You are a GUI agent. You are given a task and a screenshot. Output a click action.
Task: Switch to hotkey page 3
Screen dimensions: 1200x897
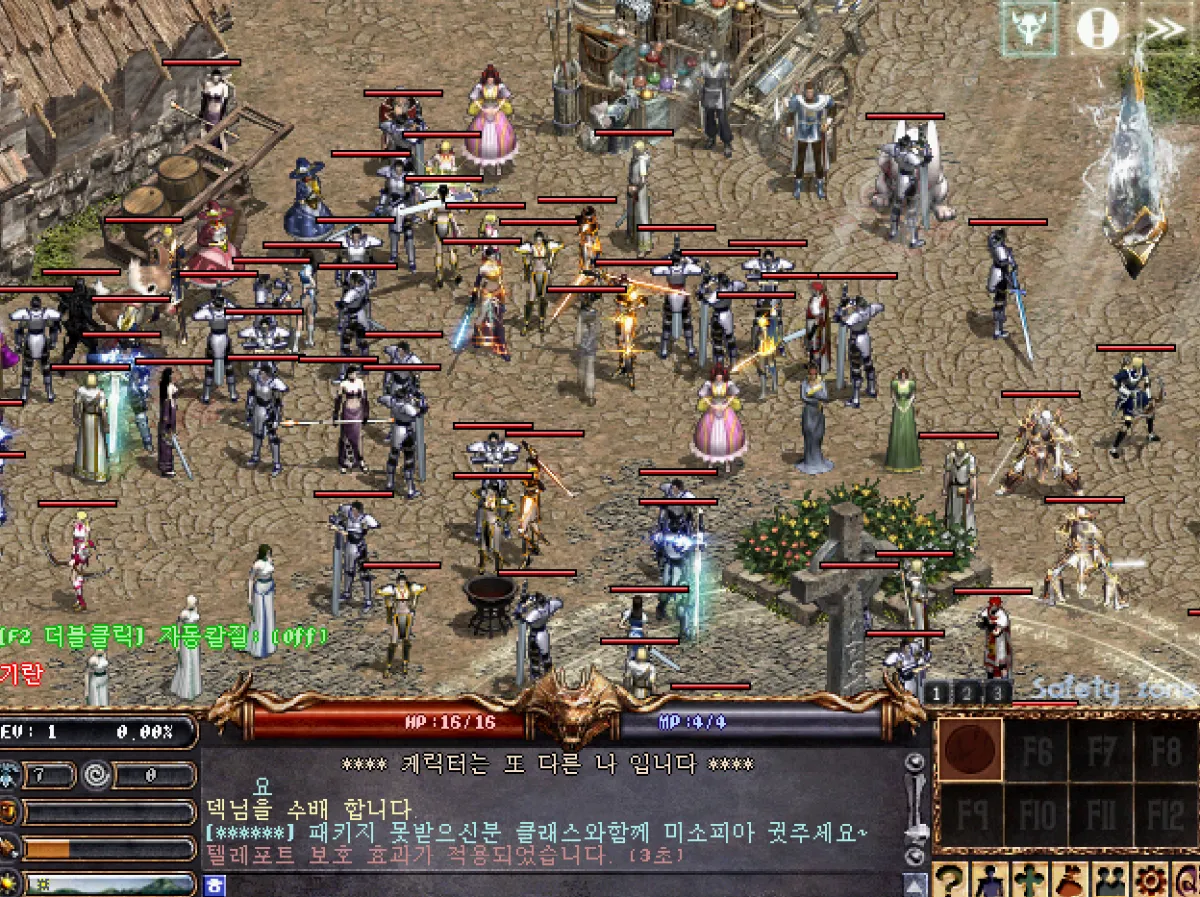(996, 692)
